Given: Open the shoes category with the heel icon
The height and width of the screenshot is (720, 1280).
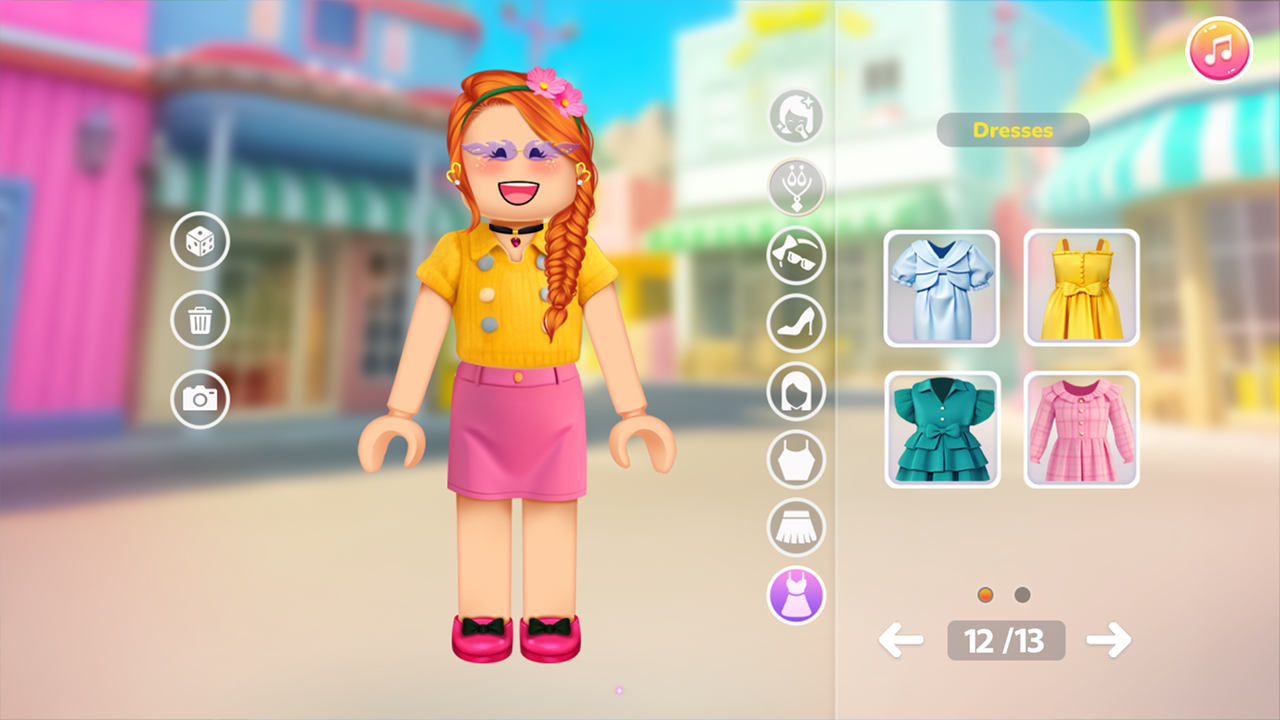Looking at the screenshot, I should (796, 324).
